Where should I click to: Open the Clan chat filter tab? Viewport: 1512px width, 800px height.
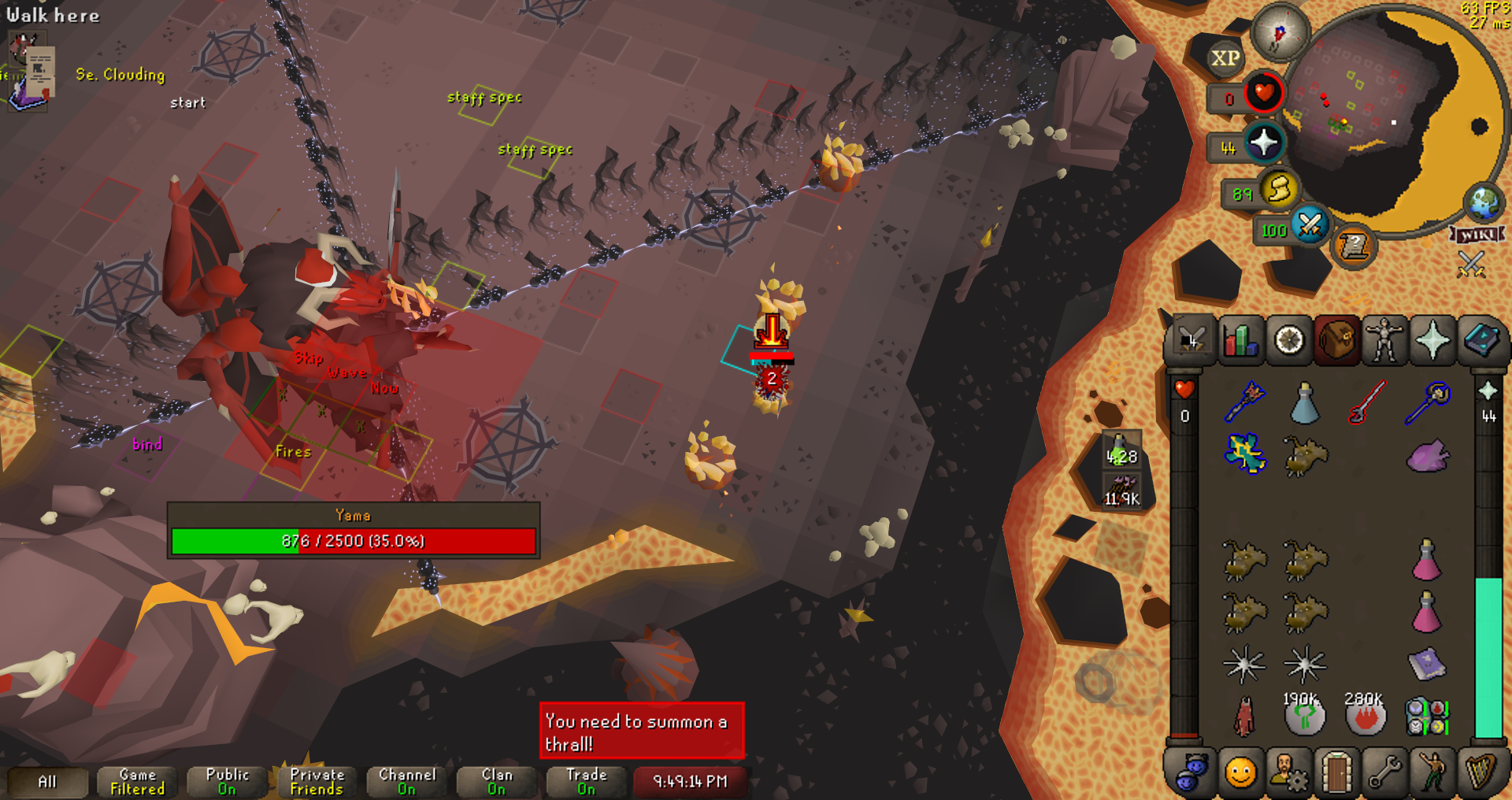[496, 782]
